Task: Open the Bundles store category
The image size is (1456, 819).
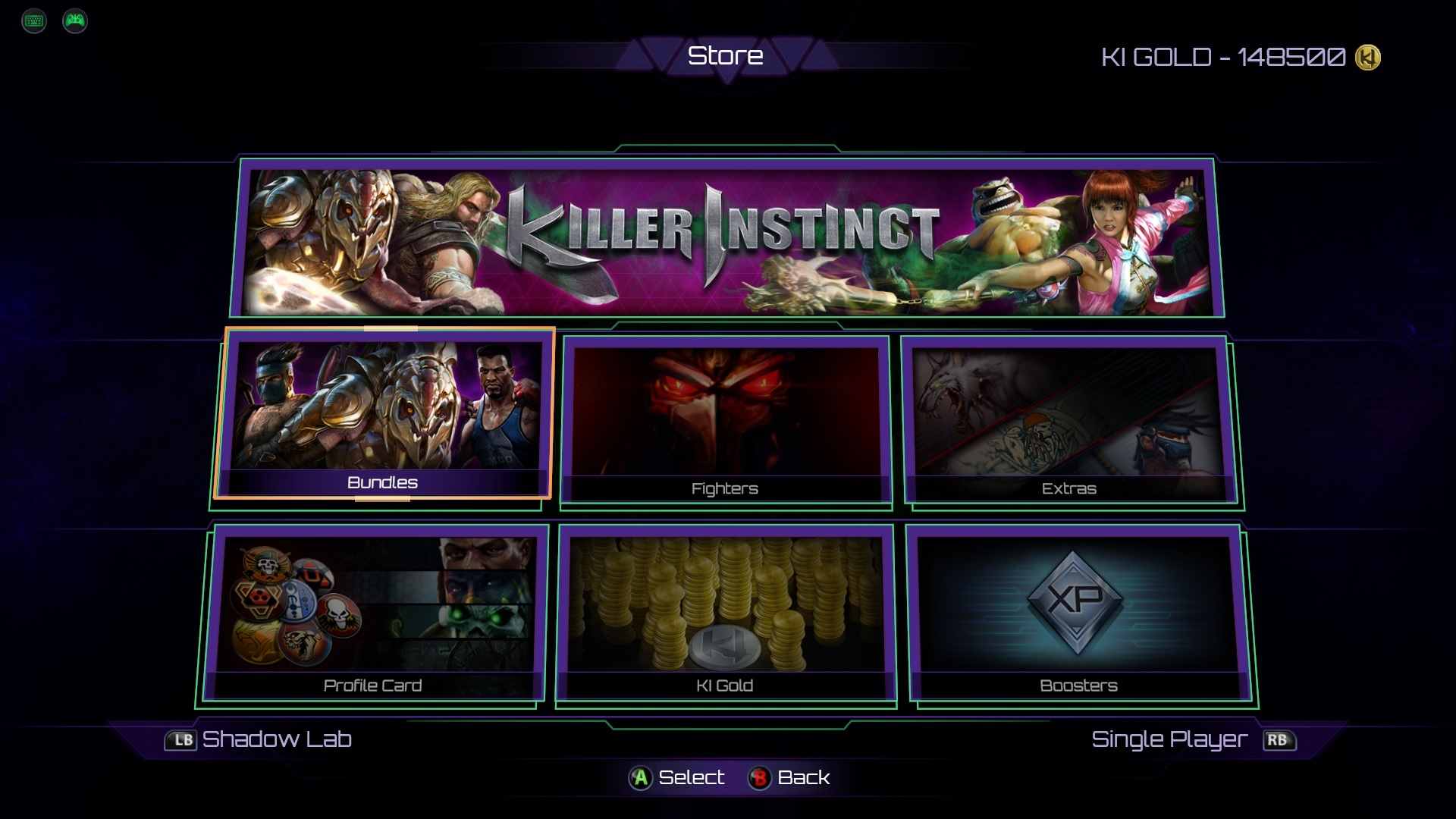Action: (384, 413)
